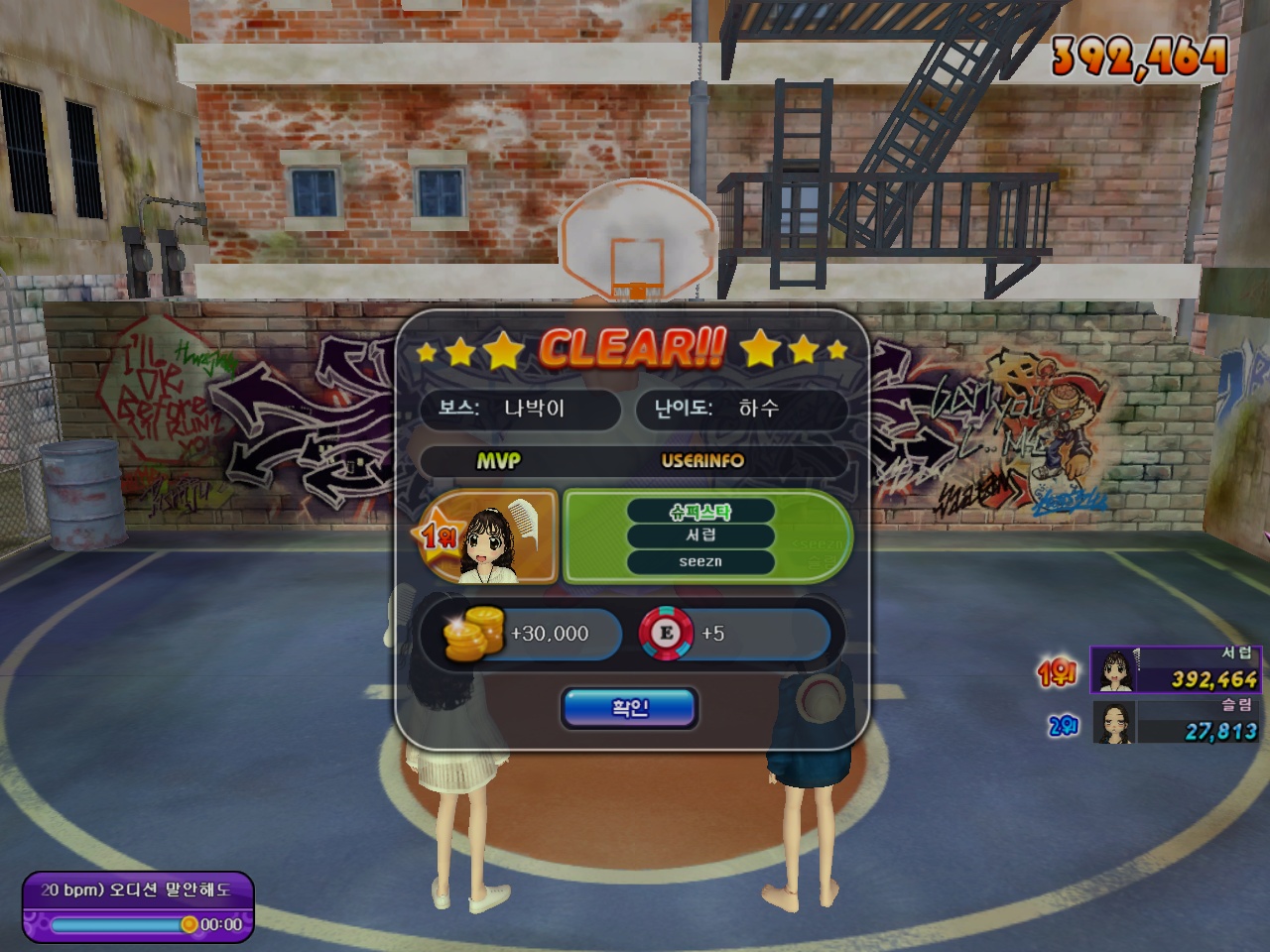Click the second-place 슬림 ranking row
1270x952 pixels.
tap(1177, 722)
